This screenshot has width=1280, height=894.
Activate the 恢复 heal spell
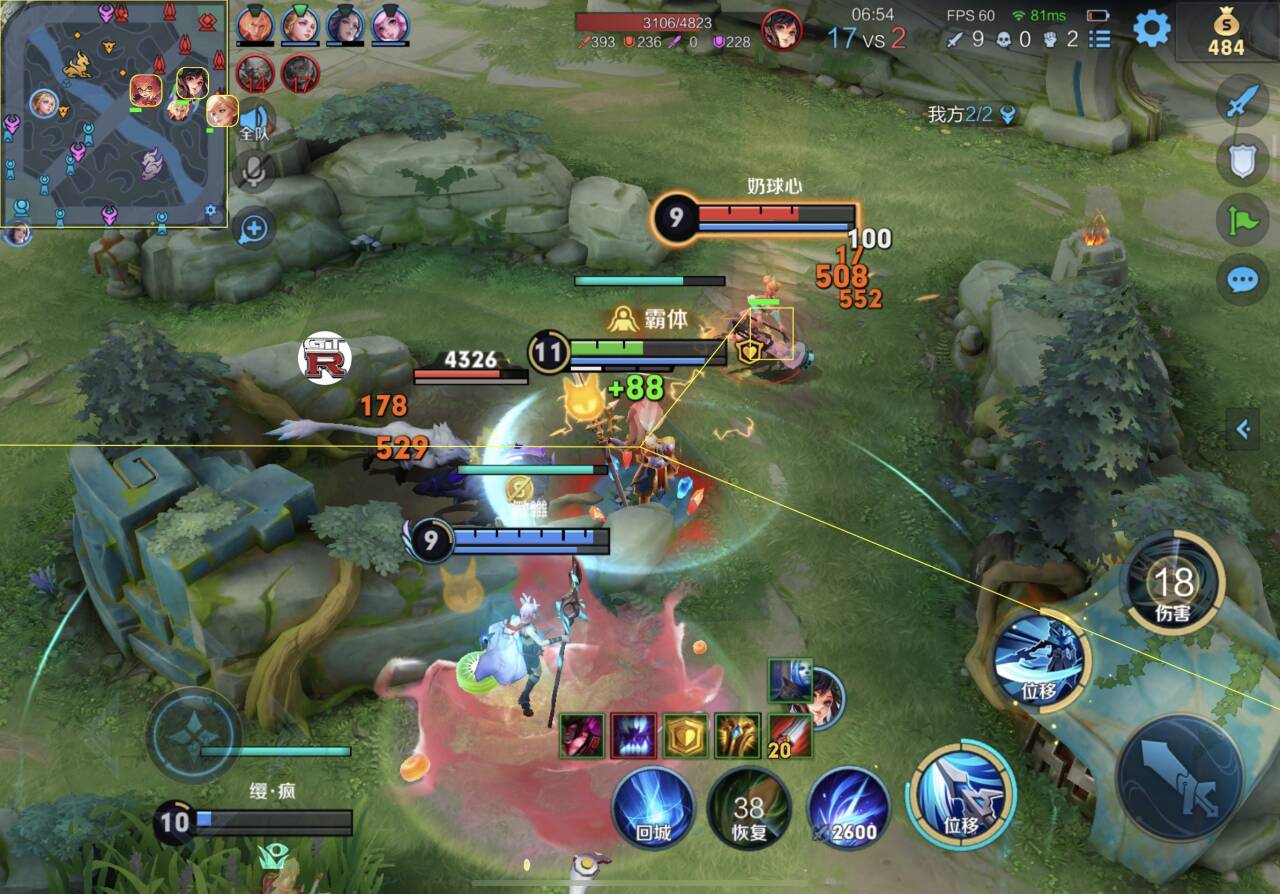748,806
